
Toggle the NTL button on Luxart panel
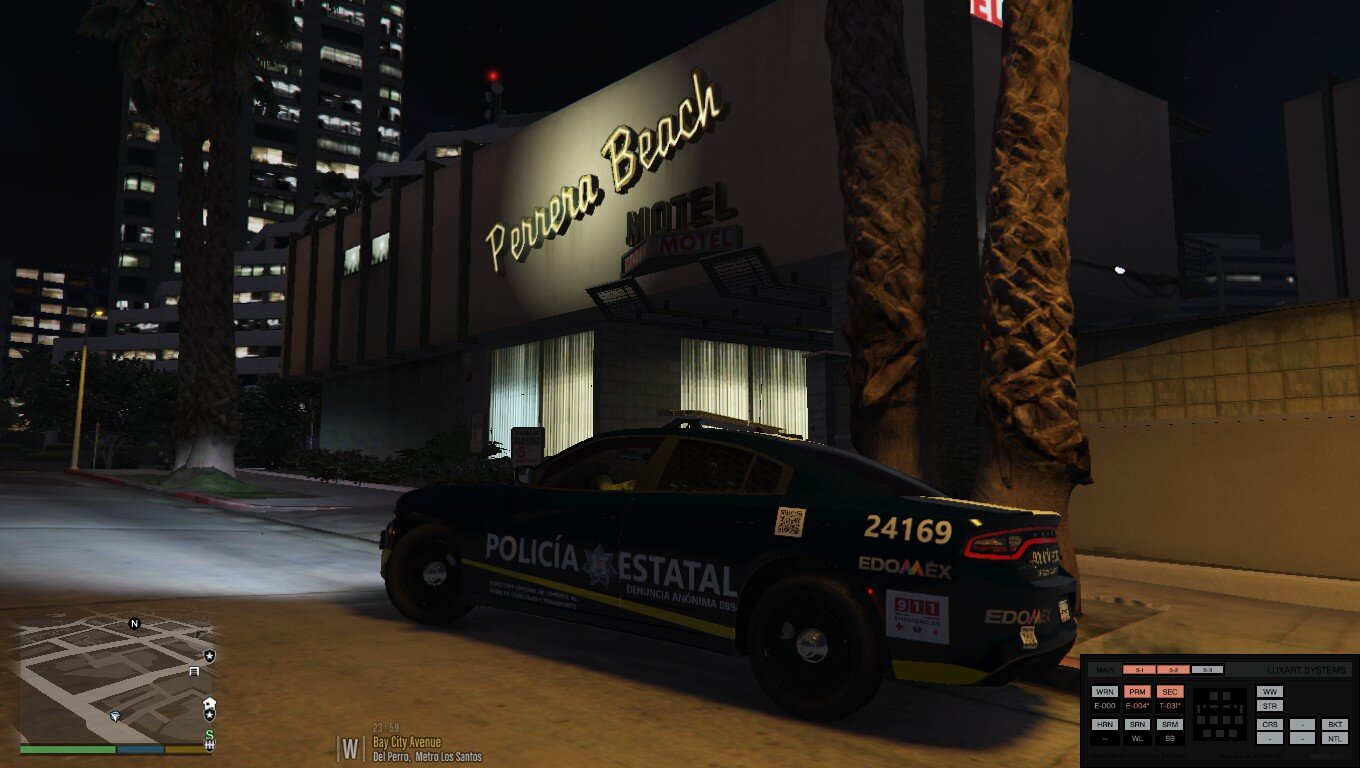pyautogui.click(x=1334, y=738)
